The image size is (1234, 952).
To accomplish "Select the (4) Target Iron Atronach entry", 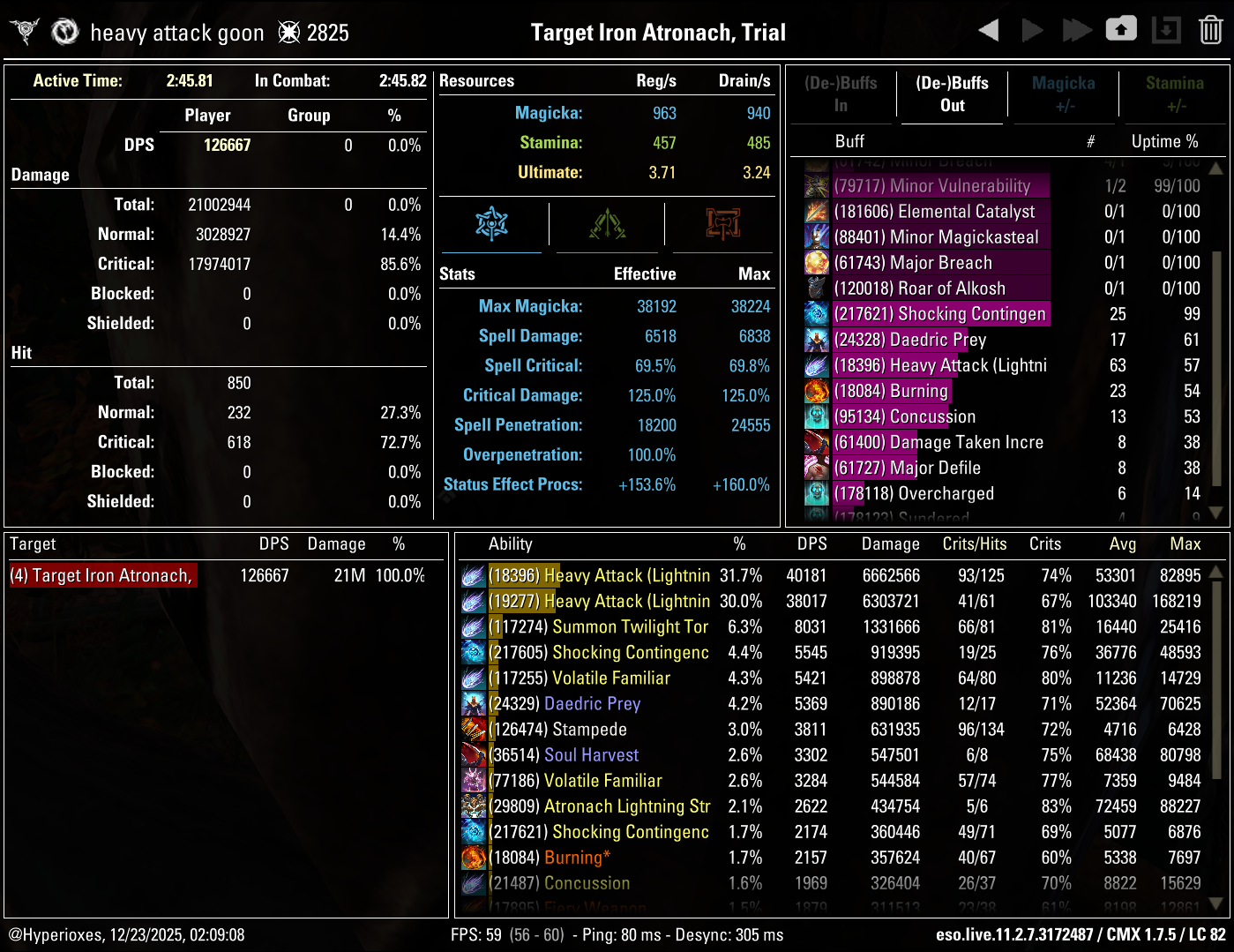I will 101,574.
